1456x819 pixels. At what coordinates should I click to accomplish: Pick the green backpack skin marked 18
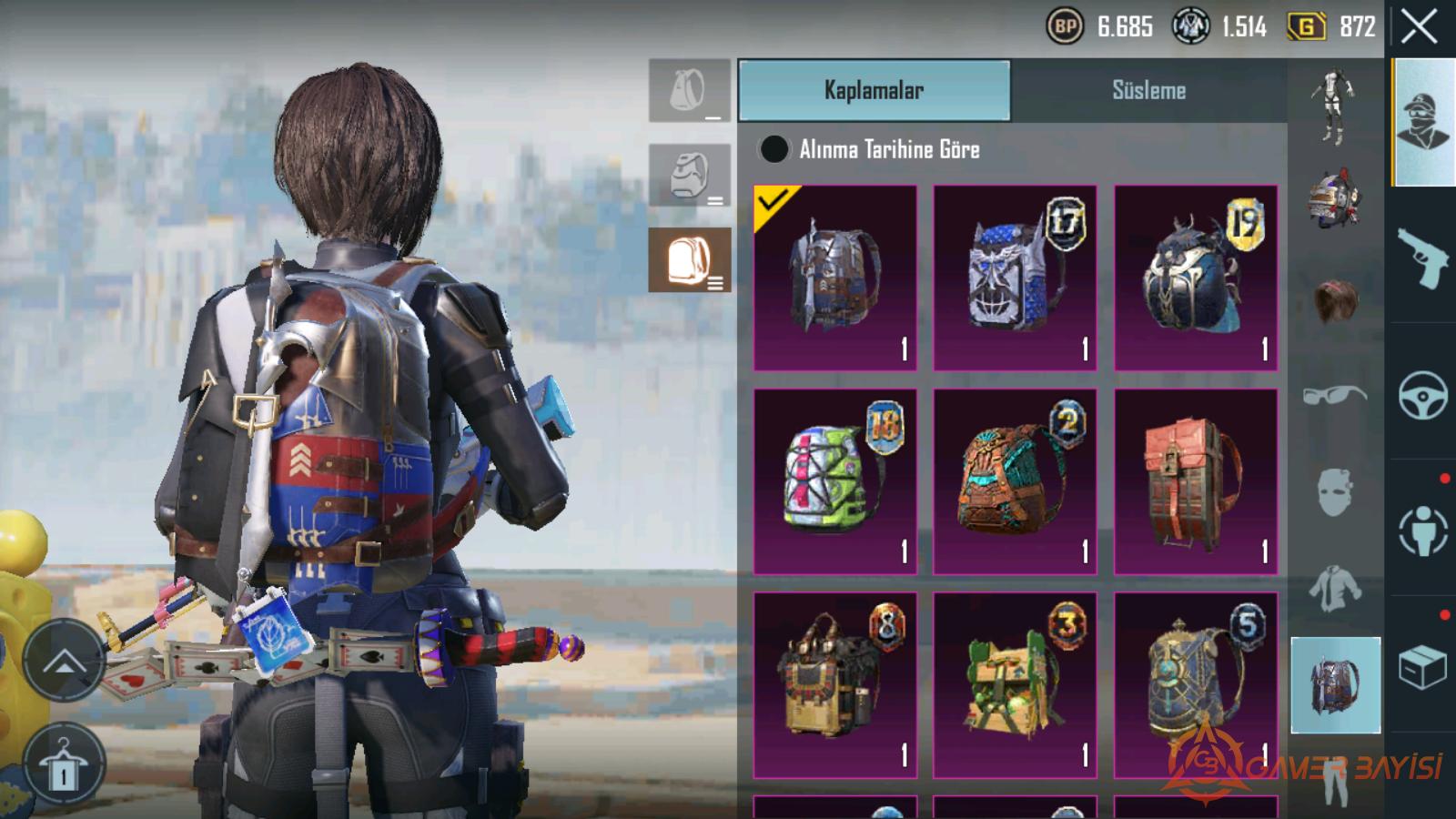[x=835, y=481]
